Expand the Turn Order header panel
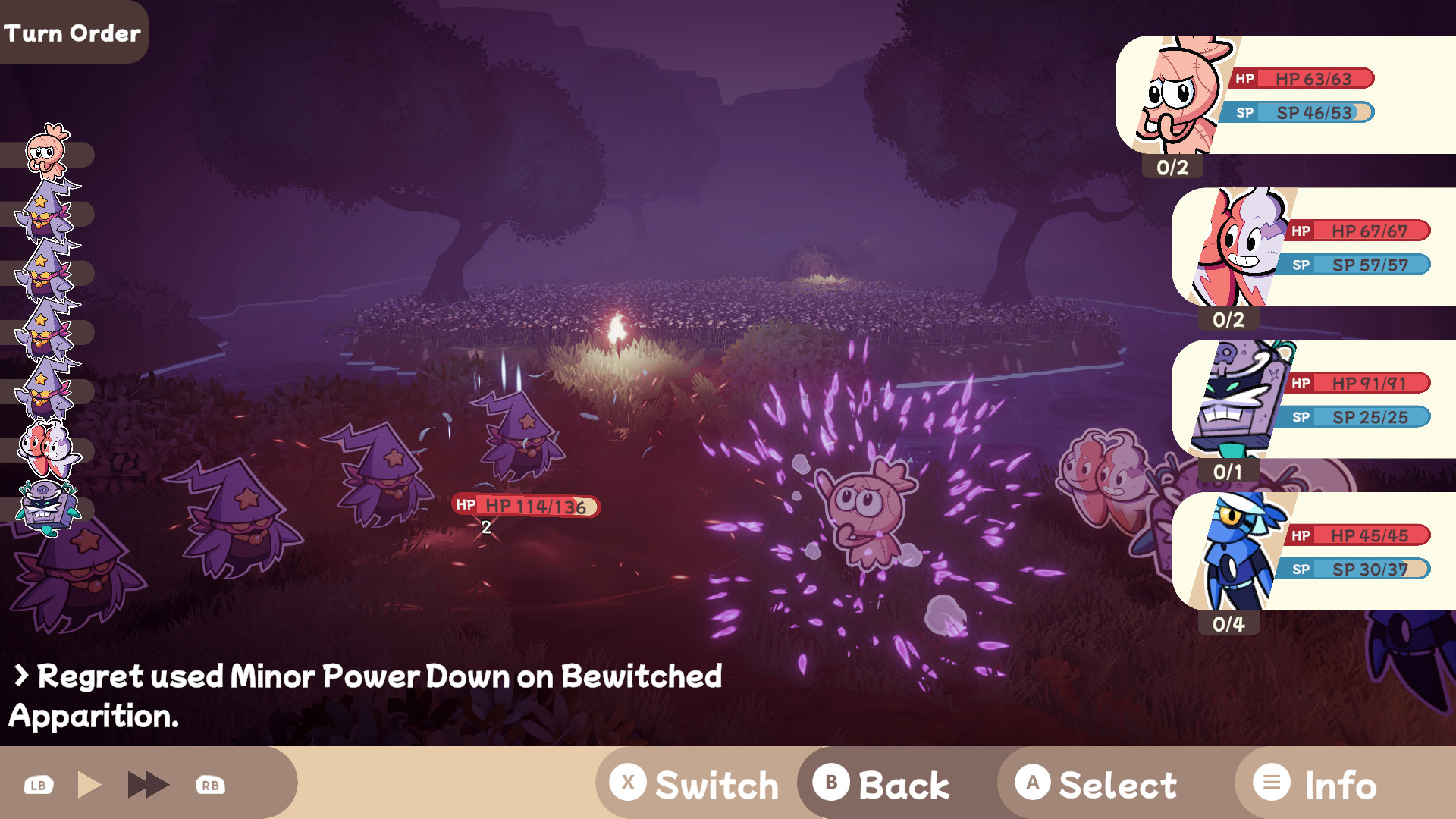Viewport: 1456px width, 819px height. click(x=73, y=32)
